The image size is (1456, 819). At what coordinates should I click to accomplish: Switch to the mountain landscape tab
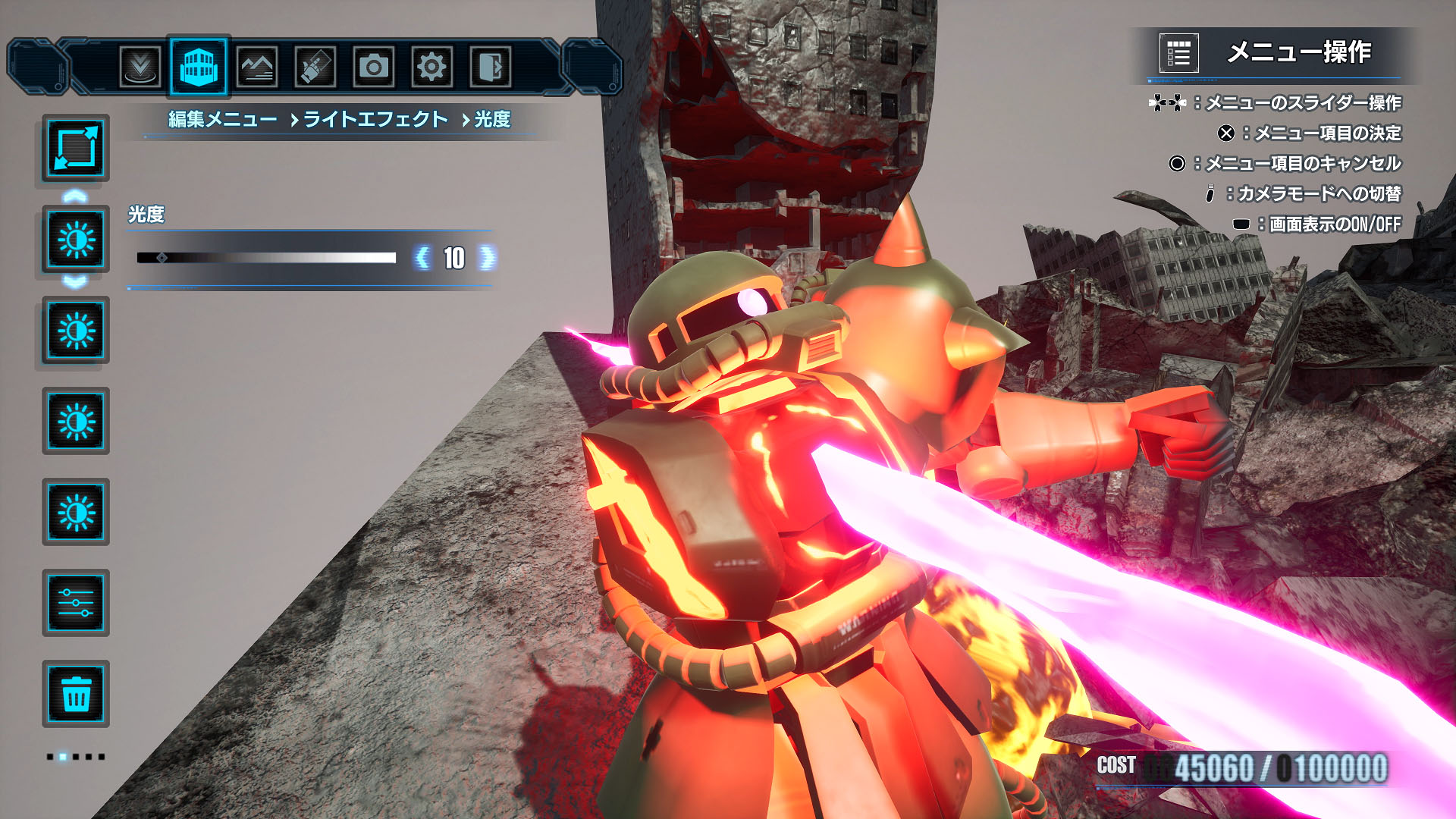click(257, 67)
